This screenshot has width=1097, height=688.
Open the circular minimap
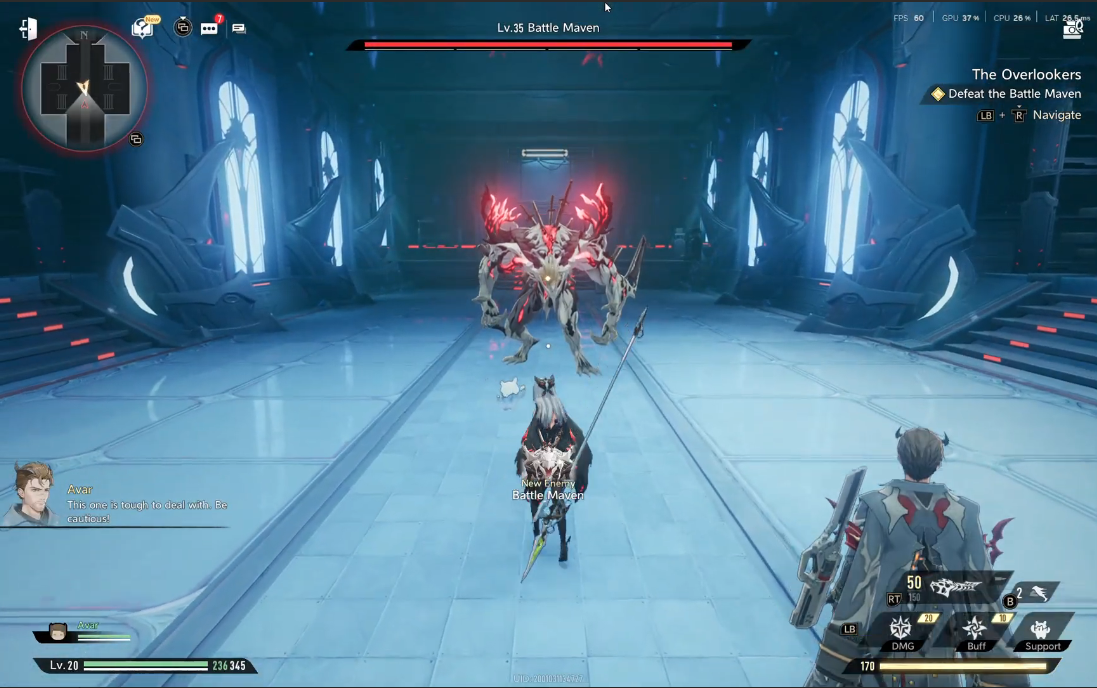[84, 88]
